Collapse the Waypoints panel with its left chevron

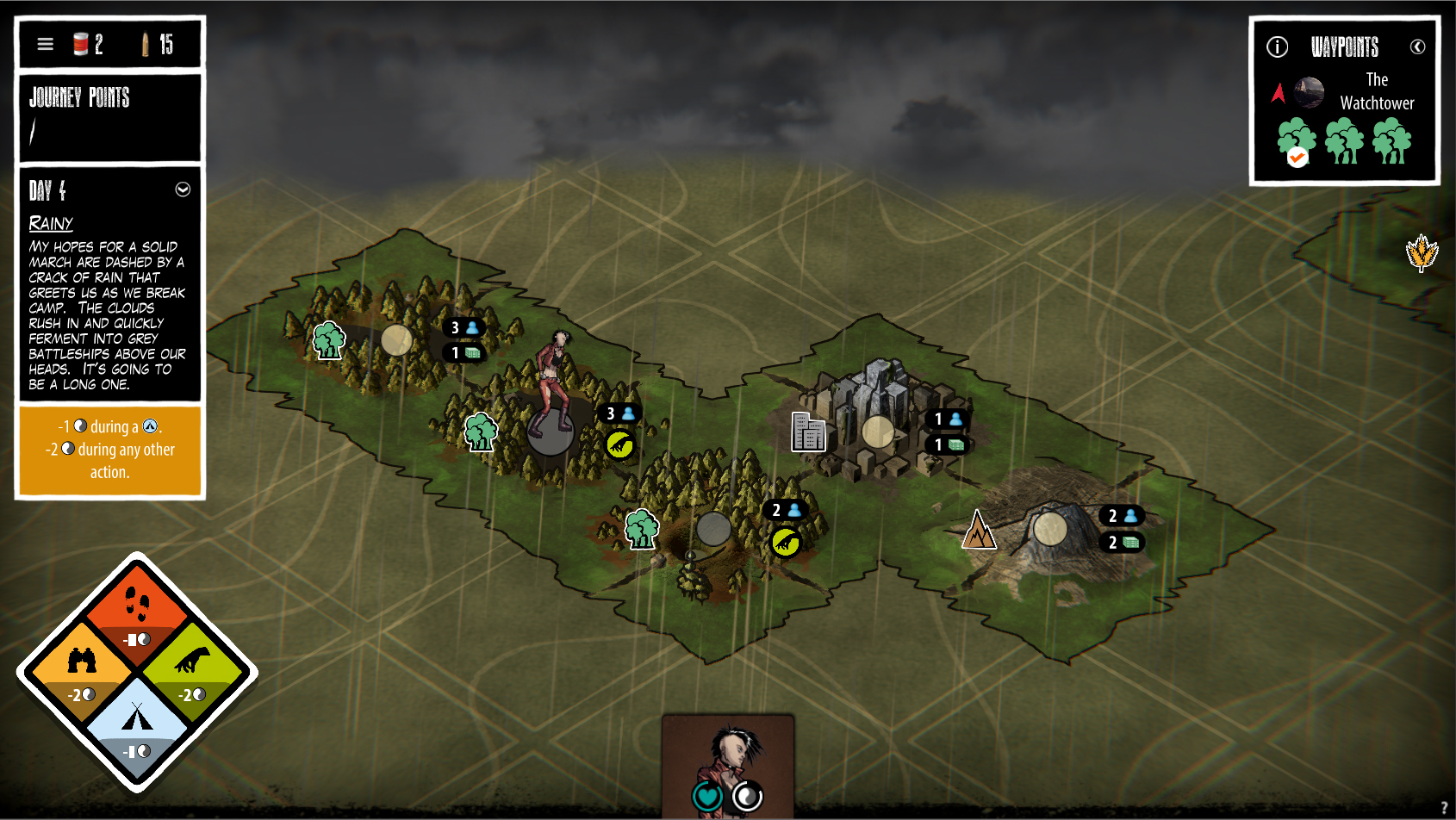coord(1419,47)
